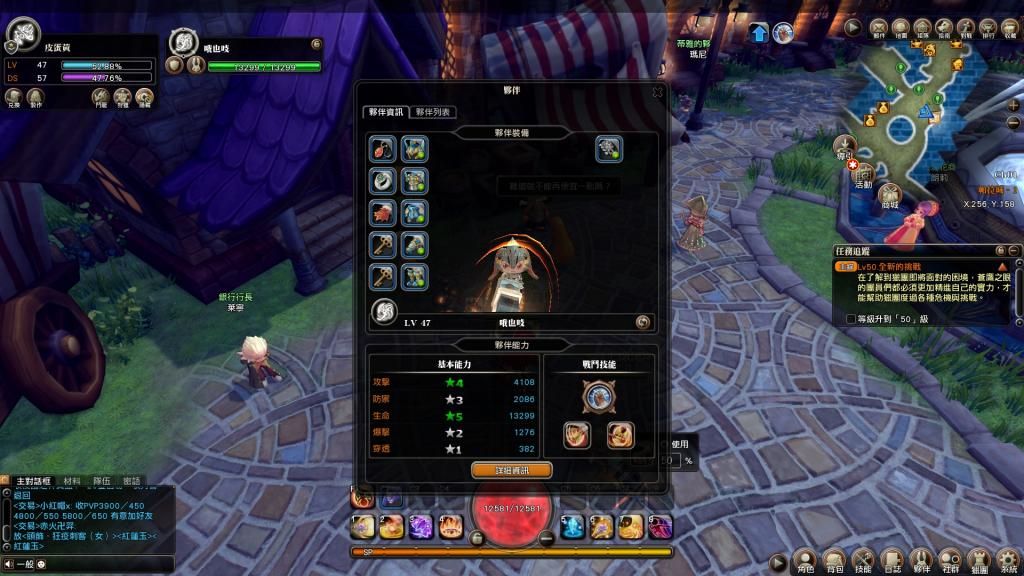Open the 系統 system menu
The image size is (1024, 576).
click(x=1009, y=560)
